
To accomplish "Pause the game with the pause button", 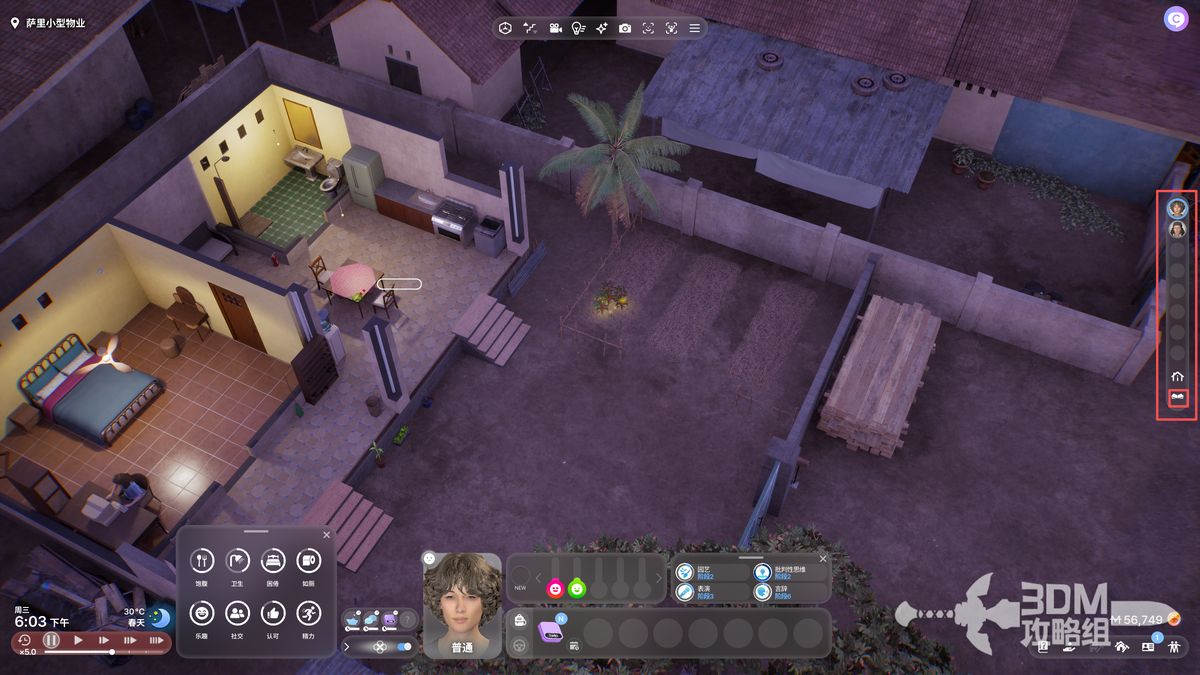I will (x=51, y=640).
